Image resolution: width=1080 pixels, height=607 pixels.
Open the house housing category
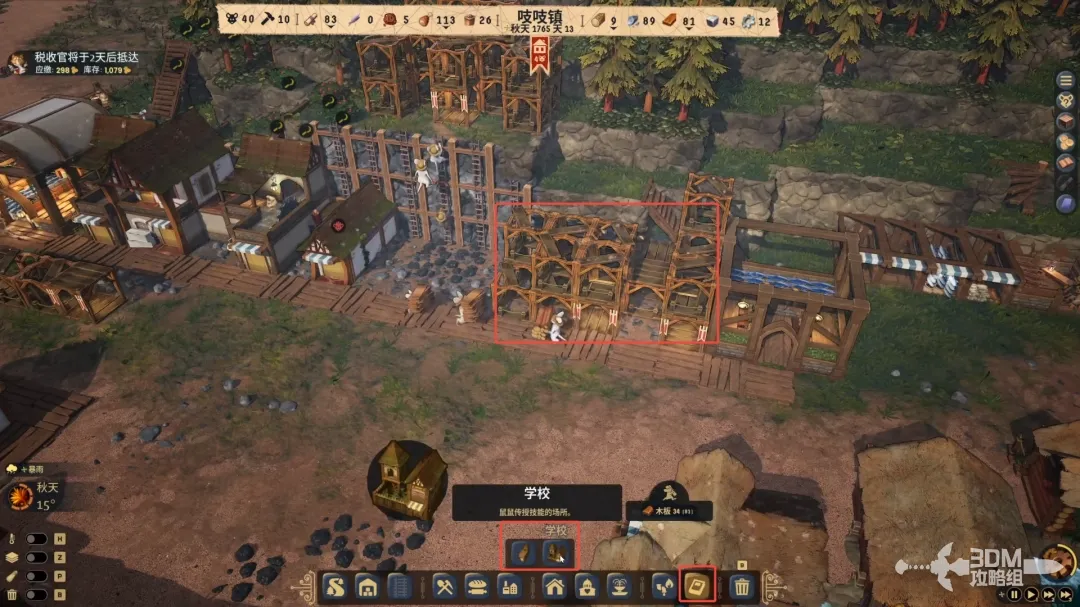pyautogui.click(x=555, y=587)
